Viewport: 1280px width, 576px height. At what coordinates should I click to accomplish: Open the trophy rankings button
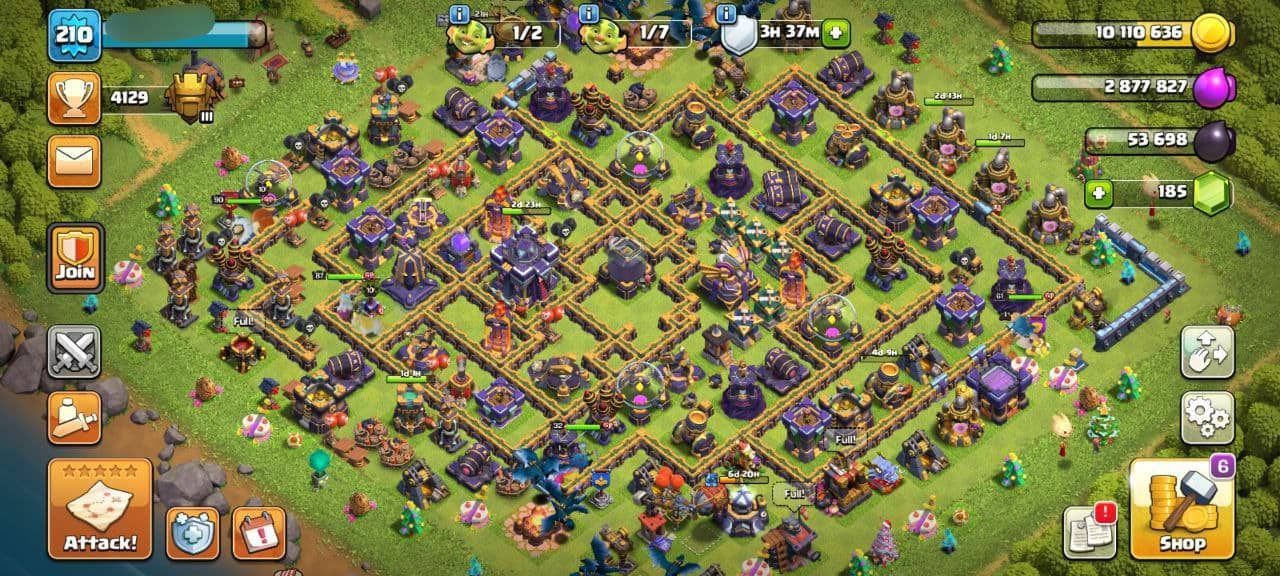74,97
